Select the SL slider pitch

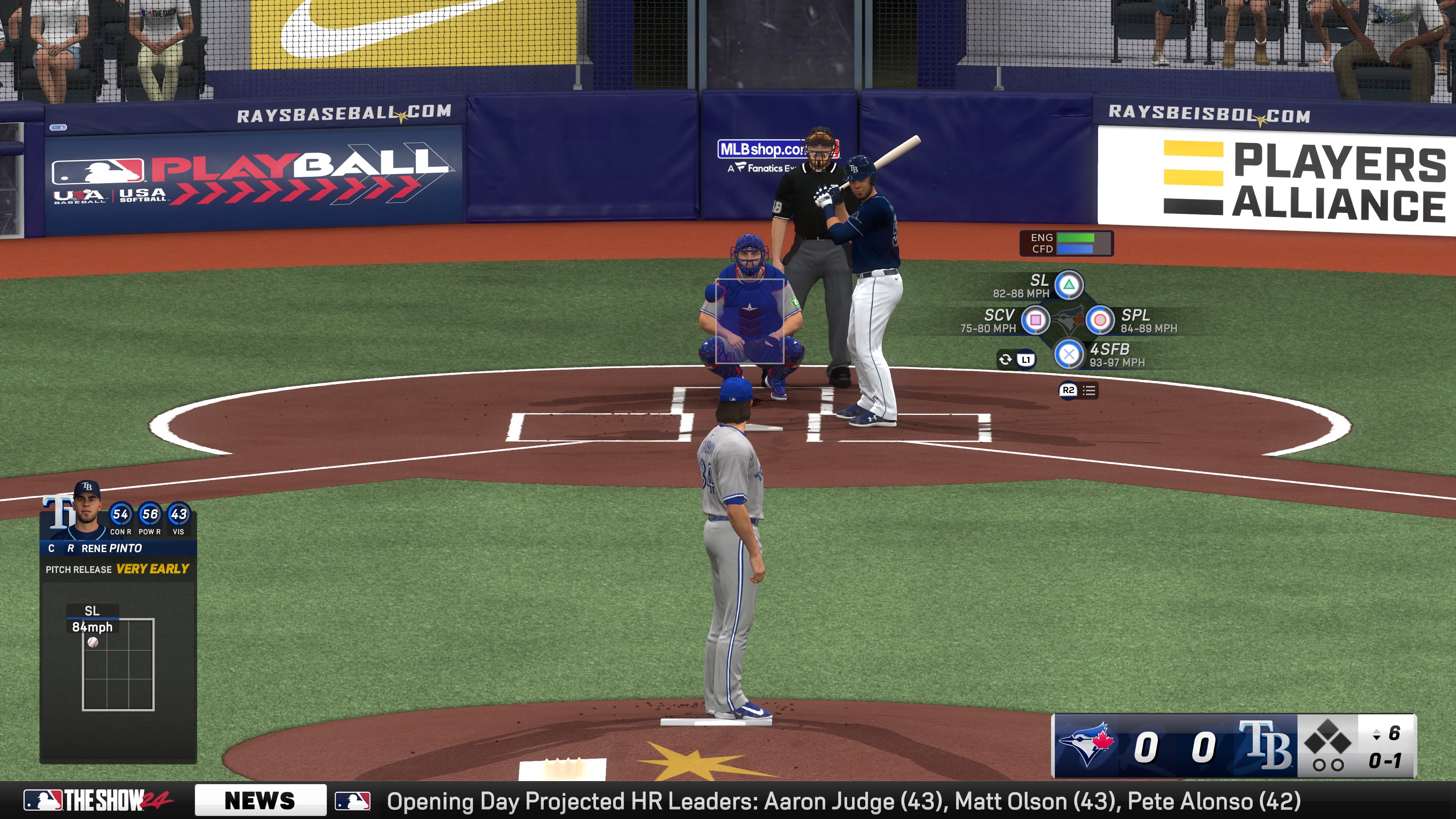point(1069,285)
